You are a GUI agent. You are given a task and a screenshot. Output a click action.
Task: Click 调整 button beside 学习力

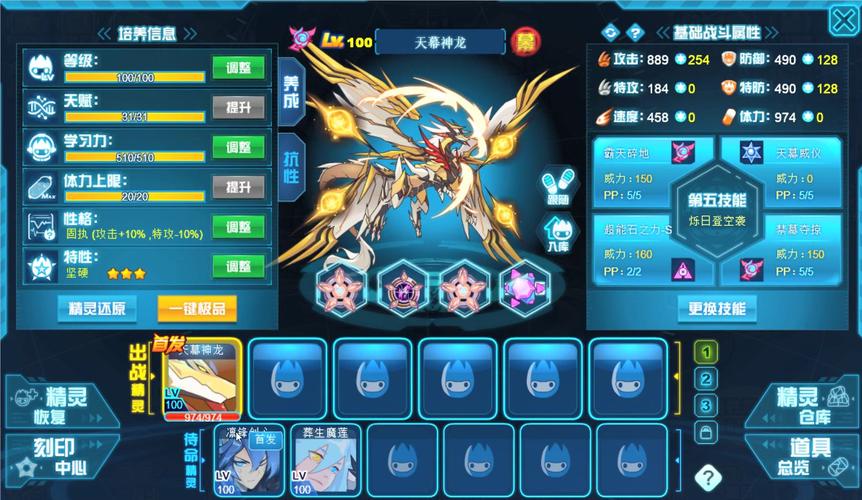point(238,147)
